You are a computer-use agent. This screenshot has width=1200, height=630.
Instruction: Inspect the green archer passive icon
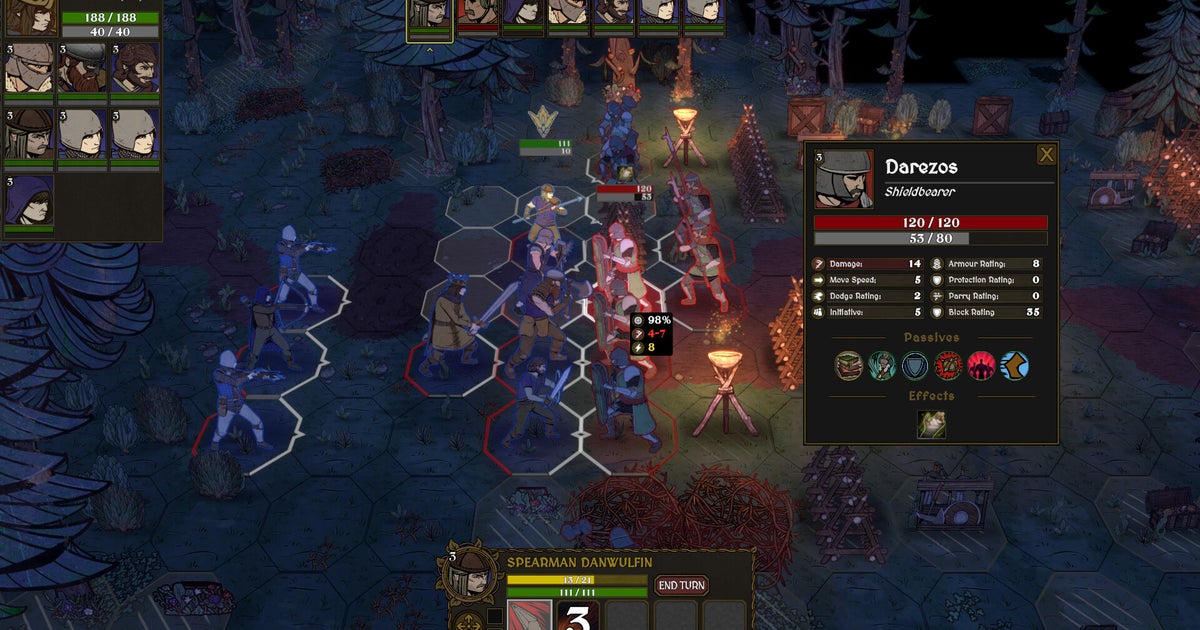click(882, 366)
